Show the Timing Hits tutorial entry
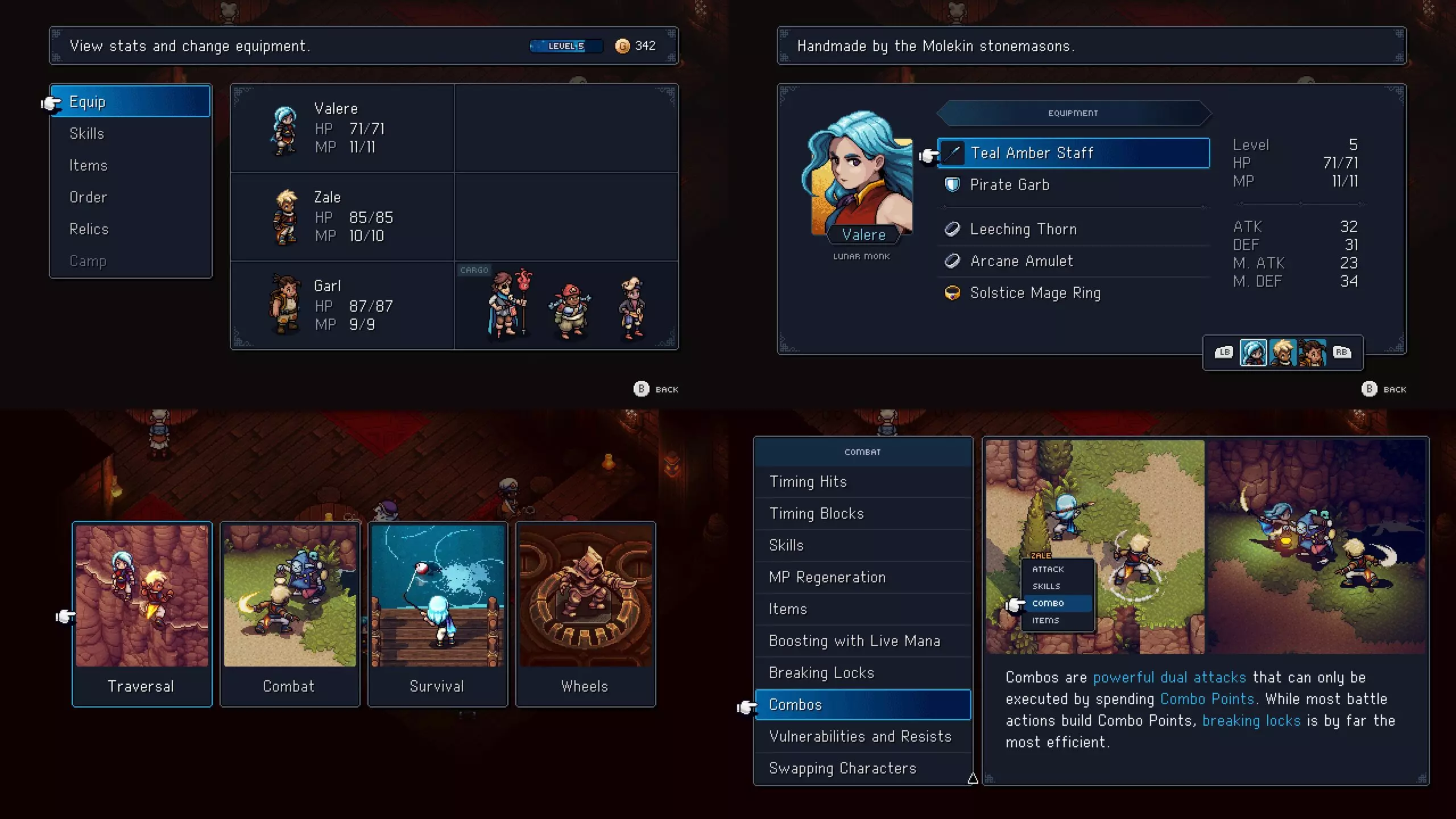Screen dimensions: 1456x819 [x=862, y=482]
